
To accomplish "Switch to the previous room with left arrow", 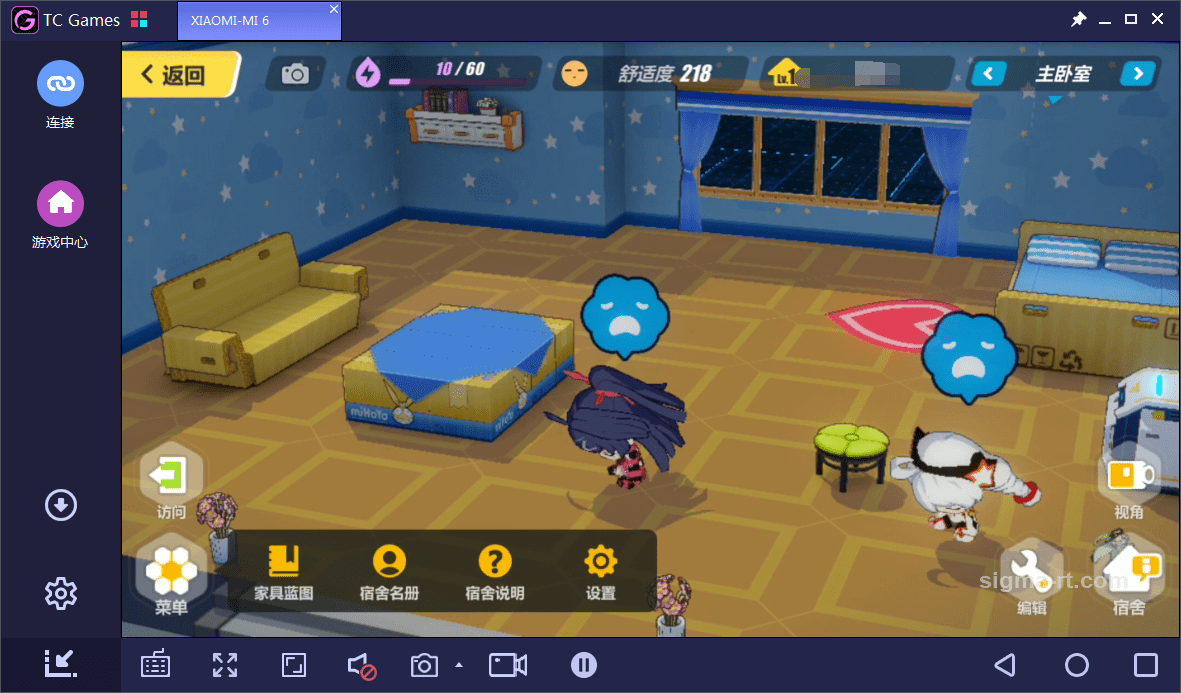I will (x=989, y=73).
